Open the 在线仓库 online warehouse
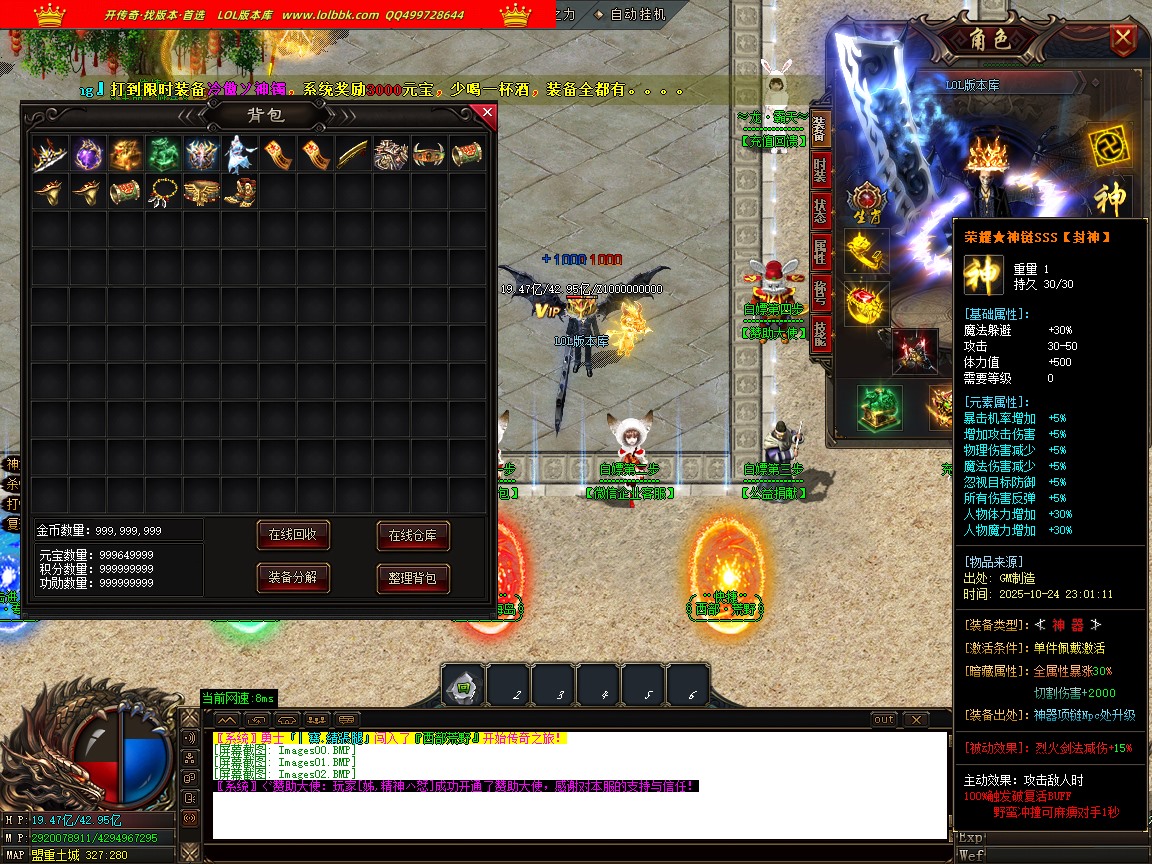The height and width of the screenshot is (864, 1152). [412, 535]
